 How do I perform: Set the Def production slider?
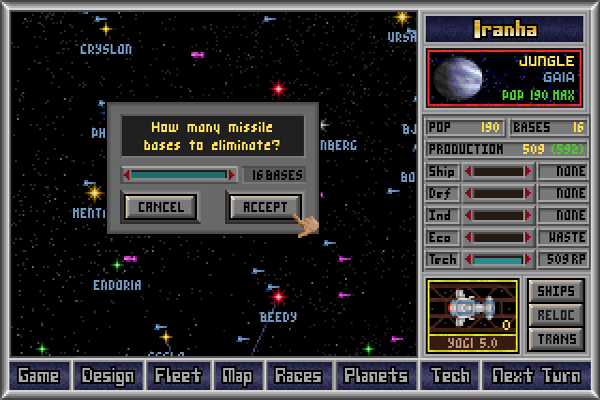coord(497,193)
